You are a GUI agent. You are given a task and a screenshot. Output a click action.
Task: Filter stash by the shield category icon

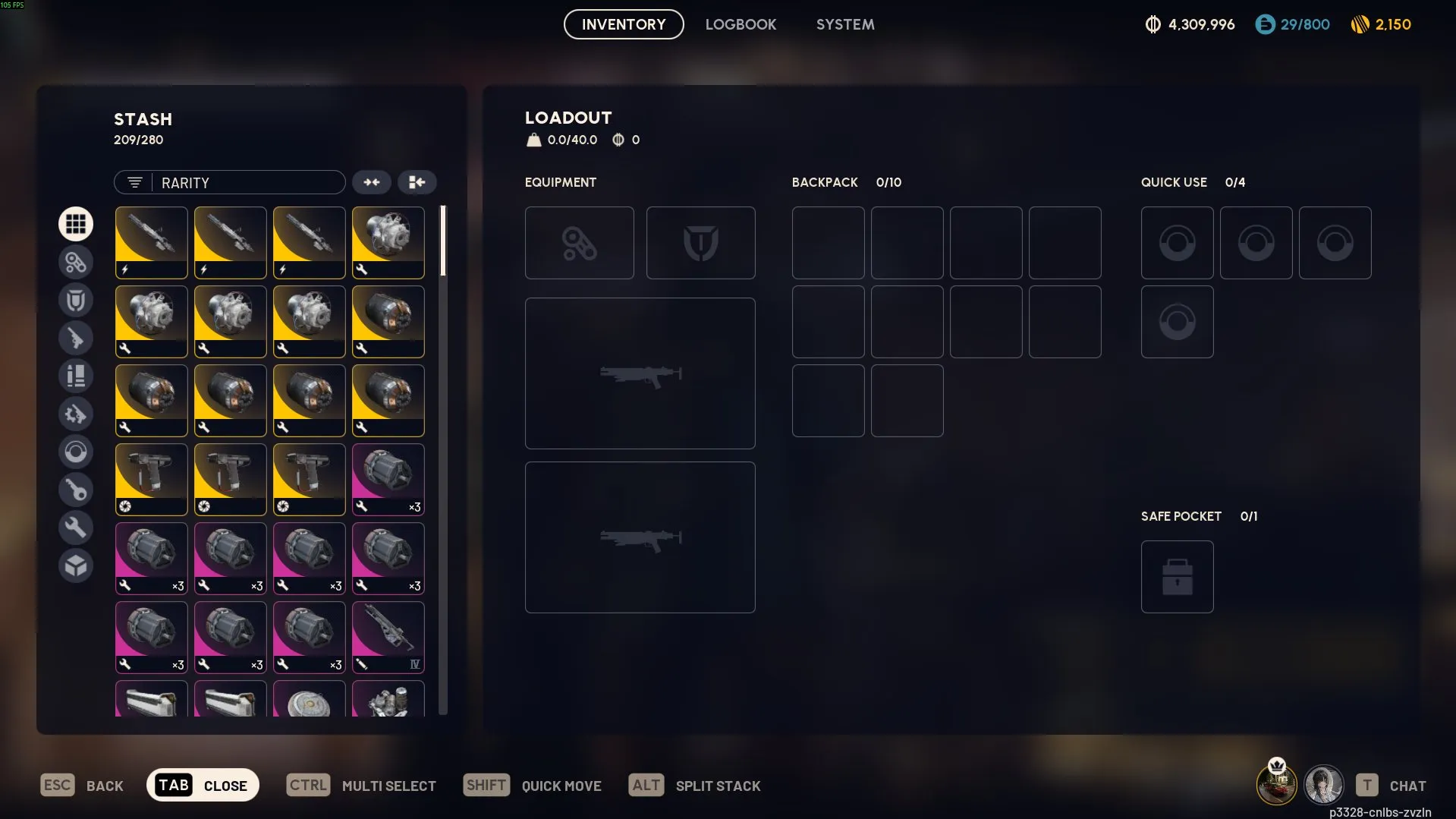tap(76, 300)
